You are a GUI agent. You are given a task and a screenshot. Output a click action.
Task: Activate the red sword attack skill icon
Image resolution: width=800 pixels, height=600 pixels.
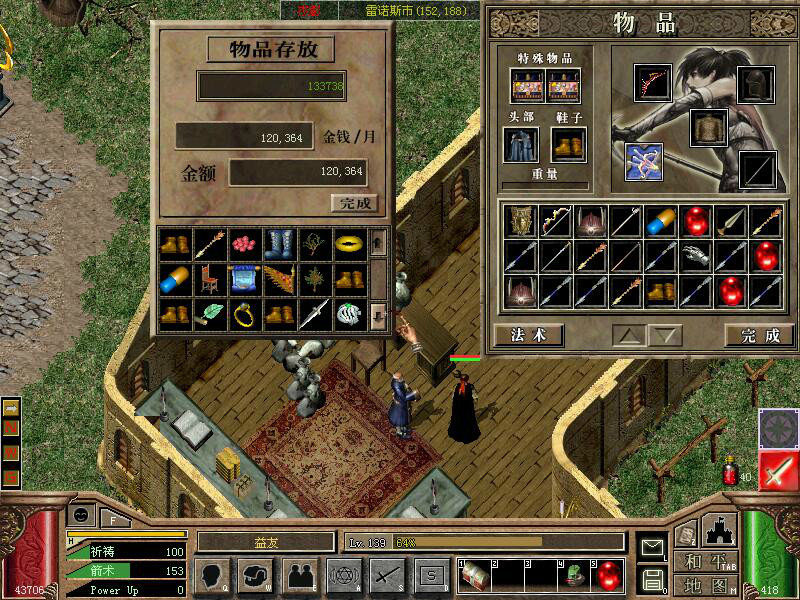777,470
